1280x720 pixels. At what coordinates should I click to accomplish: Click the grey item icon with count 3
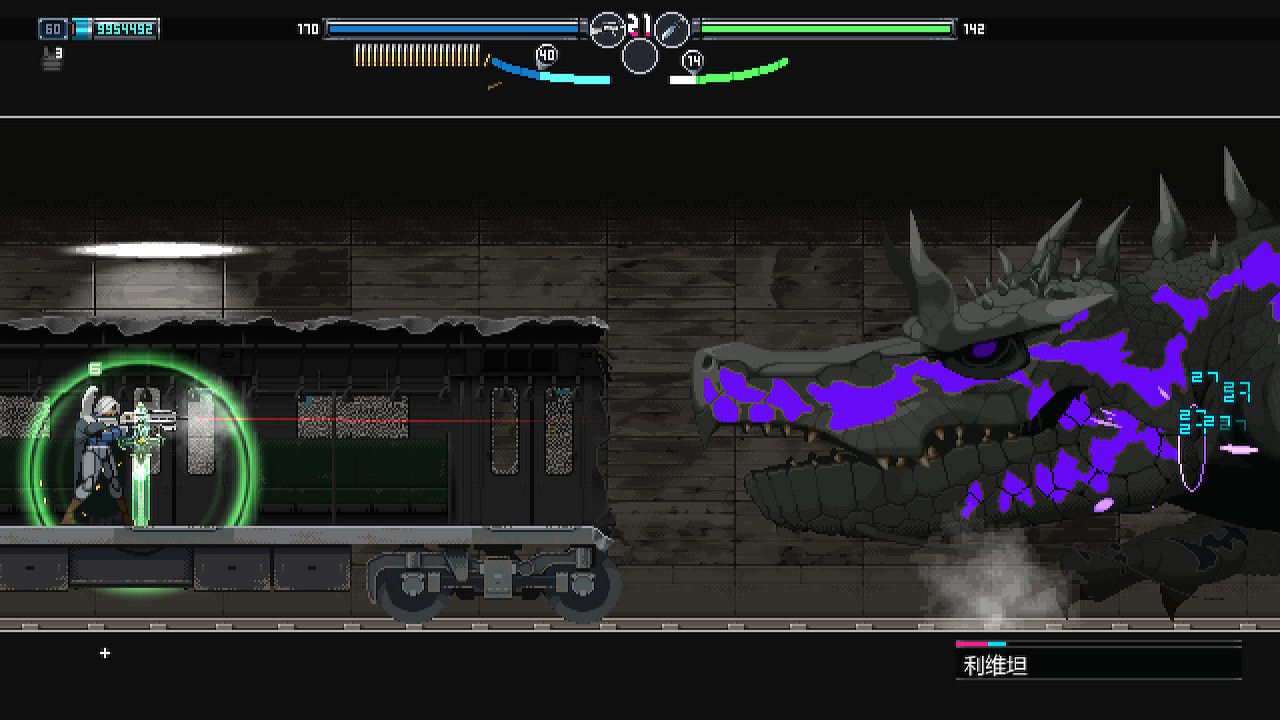coord(52,59)
